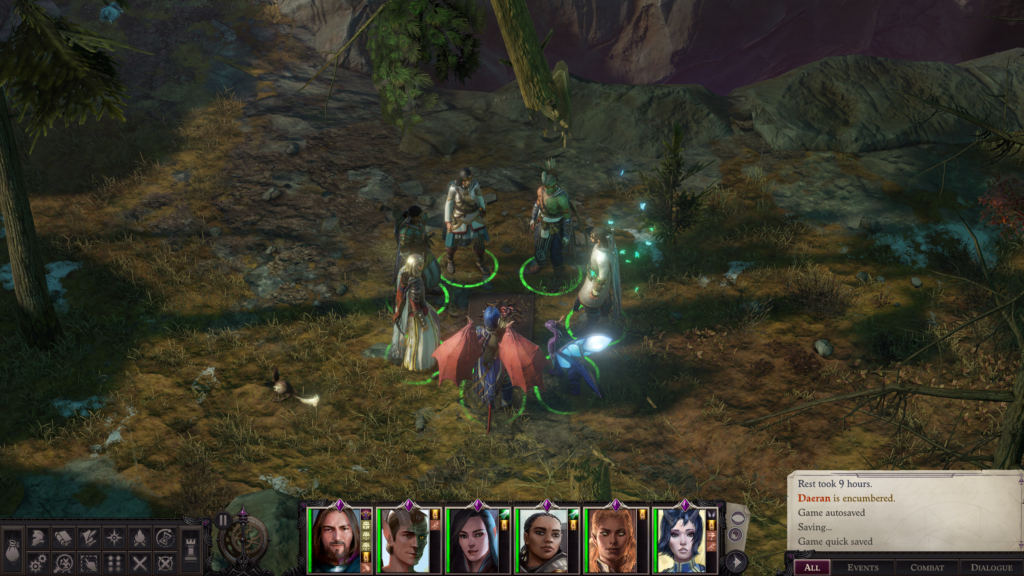Click the hourglass skip-time icon

click(x=166, y=538)
